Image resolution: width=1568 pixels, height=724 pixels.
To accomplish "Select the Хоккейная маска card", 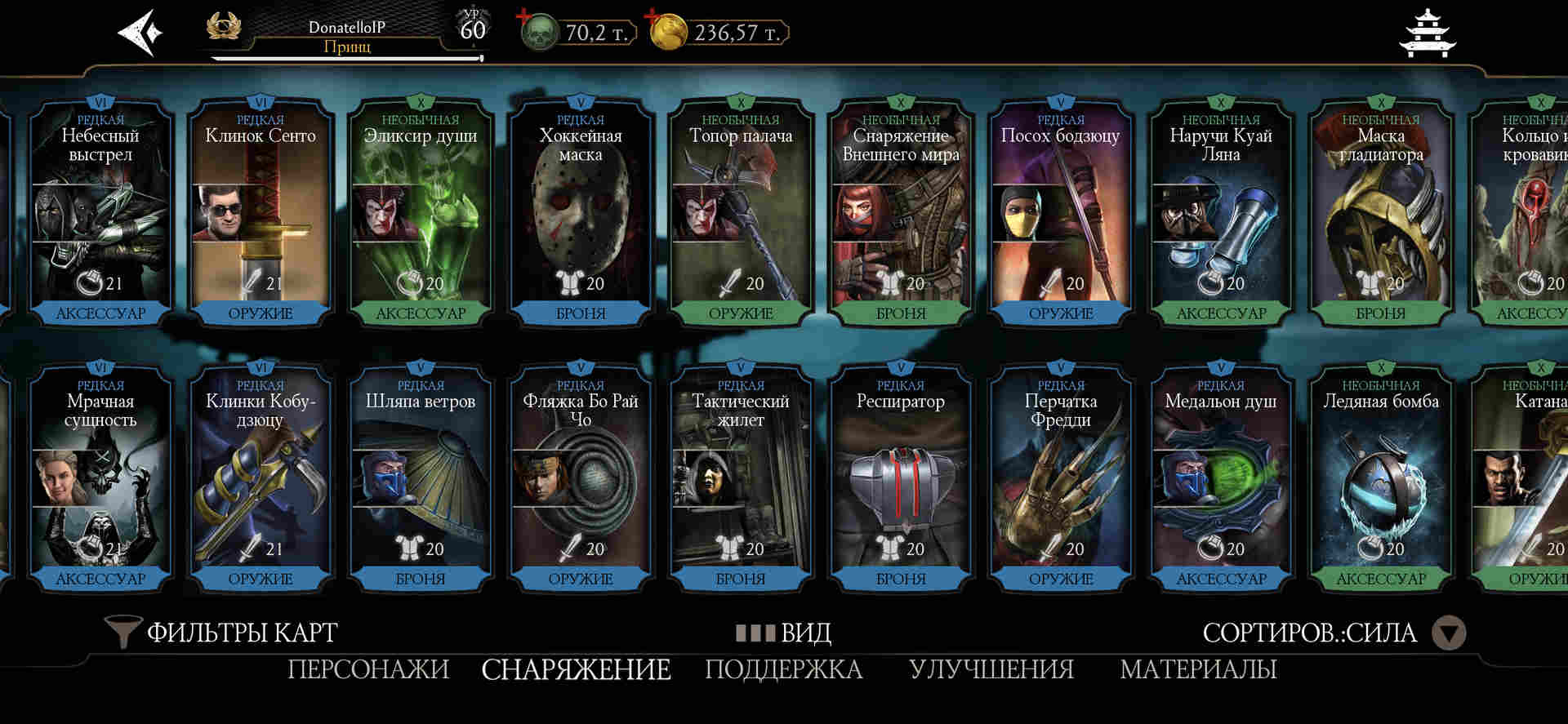I will 581,212.
